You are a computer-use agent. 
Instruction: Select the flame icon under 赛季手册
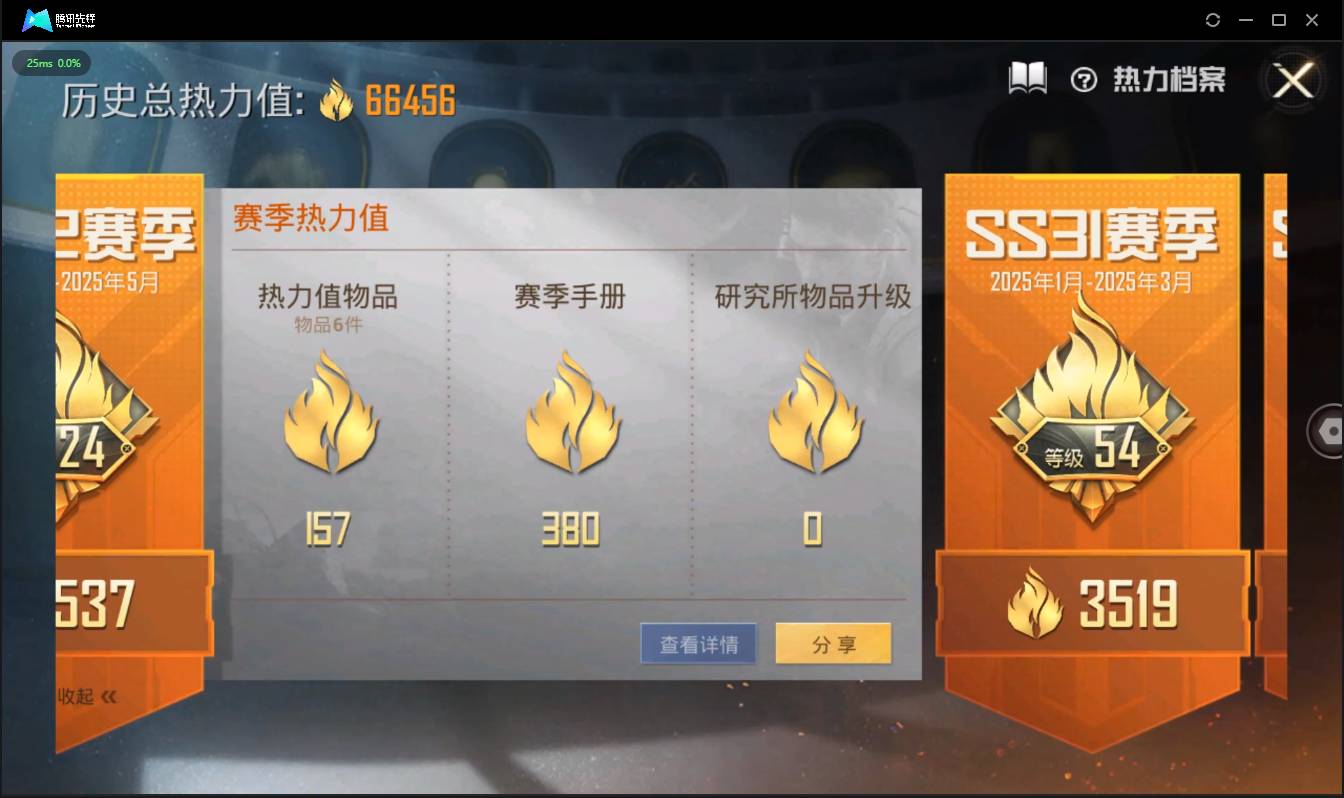click(572, 415)
